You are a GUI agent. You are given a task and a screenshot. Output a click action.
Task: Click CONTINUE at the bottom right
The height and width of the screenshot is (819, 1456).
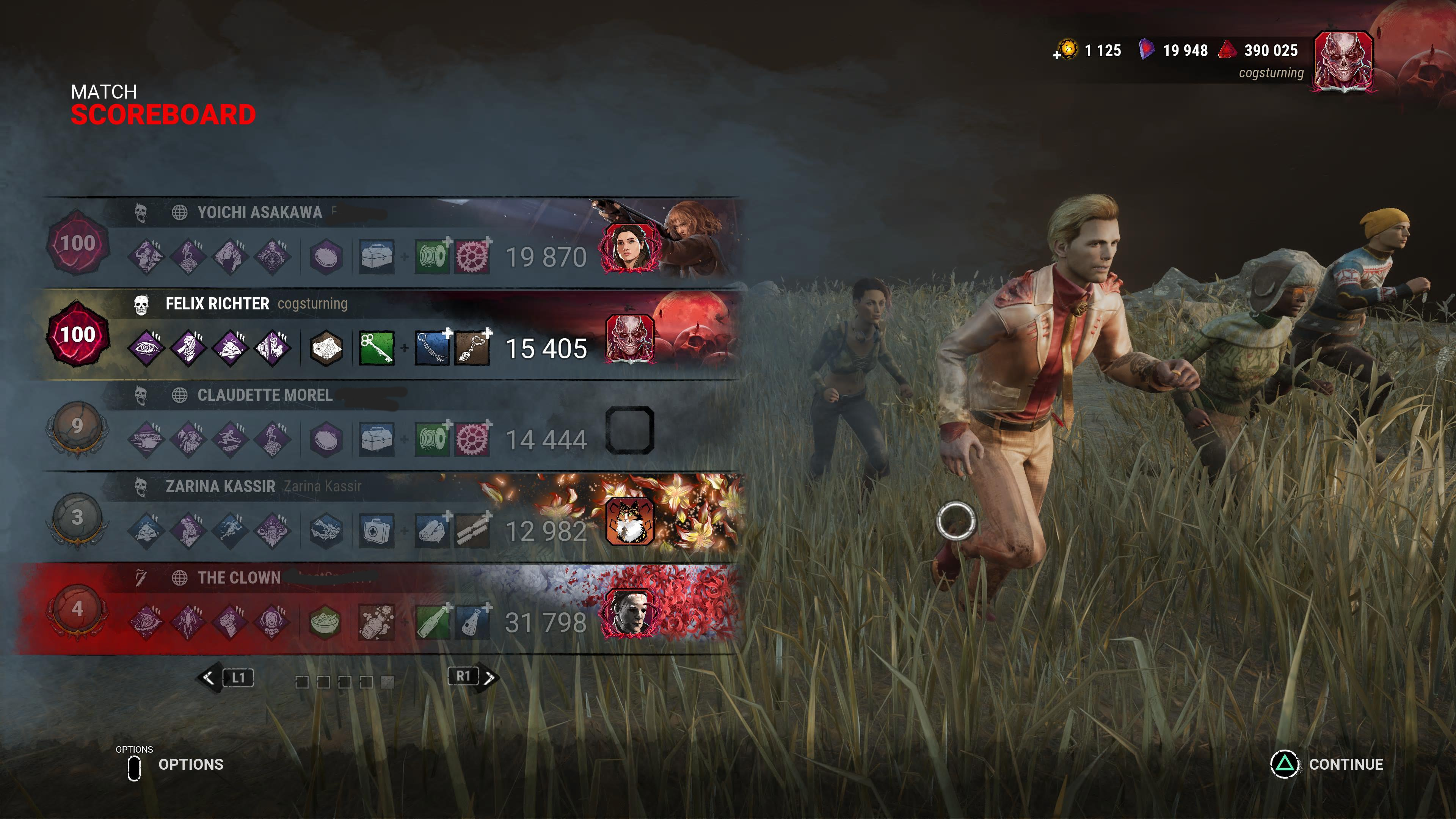(x=1346, y=765)
